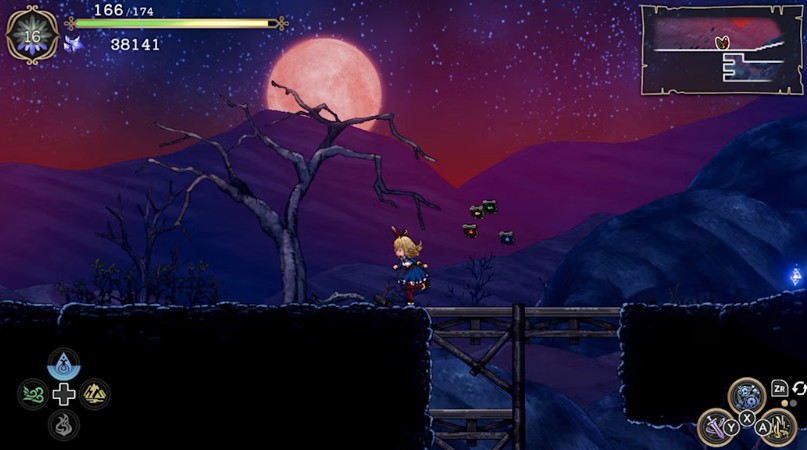The image size is (807, 450).
Task: Open the minimap in the corner
Action: coord(721,48)
